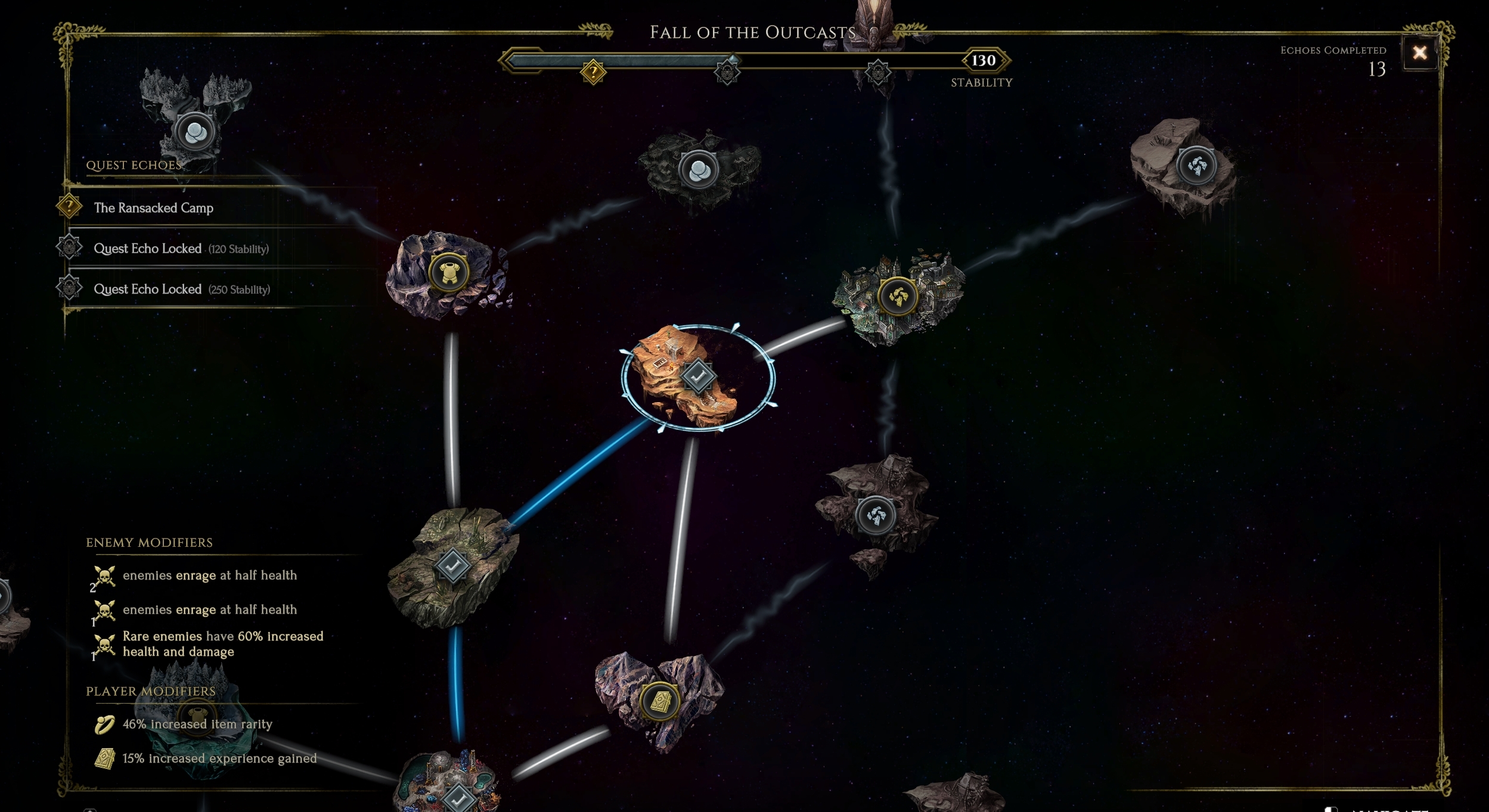Image resolution: width=1489 pixels, height=812 pixels.
Task: Pick the silver orb echo on the dark ruins island
Action: point(699,170)
